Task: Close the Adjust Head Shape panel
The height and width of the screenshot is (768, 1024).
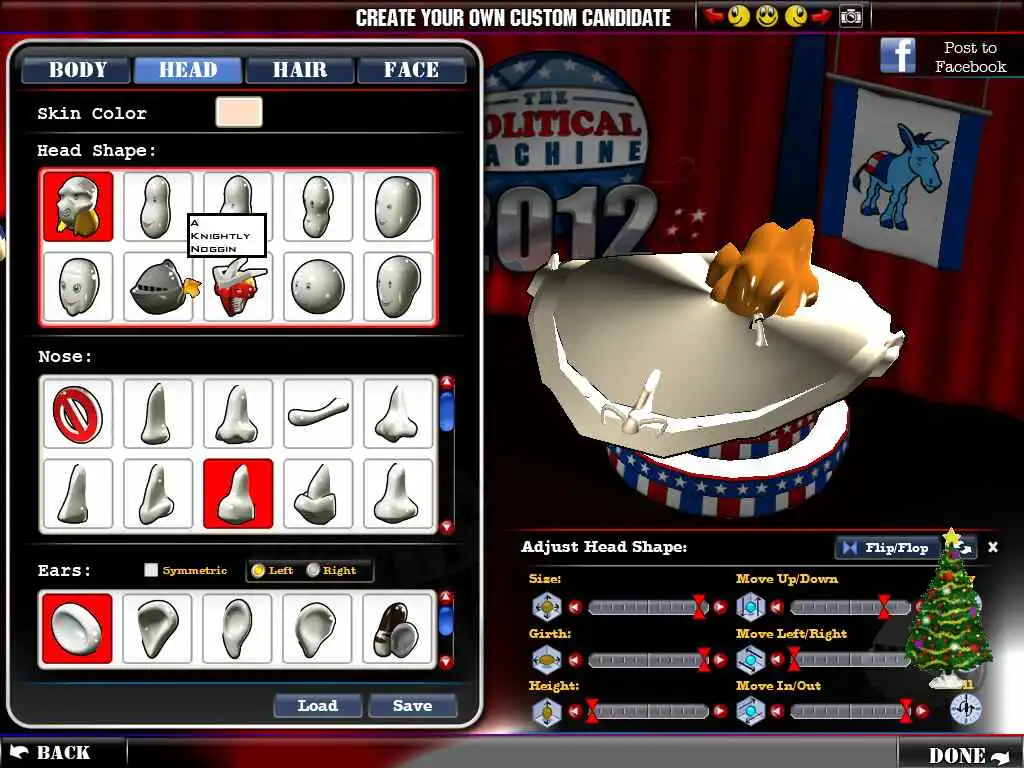Action: [993, 547]
